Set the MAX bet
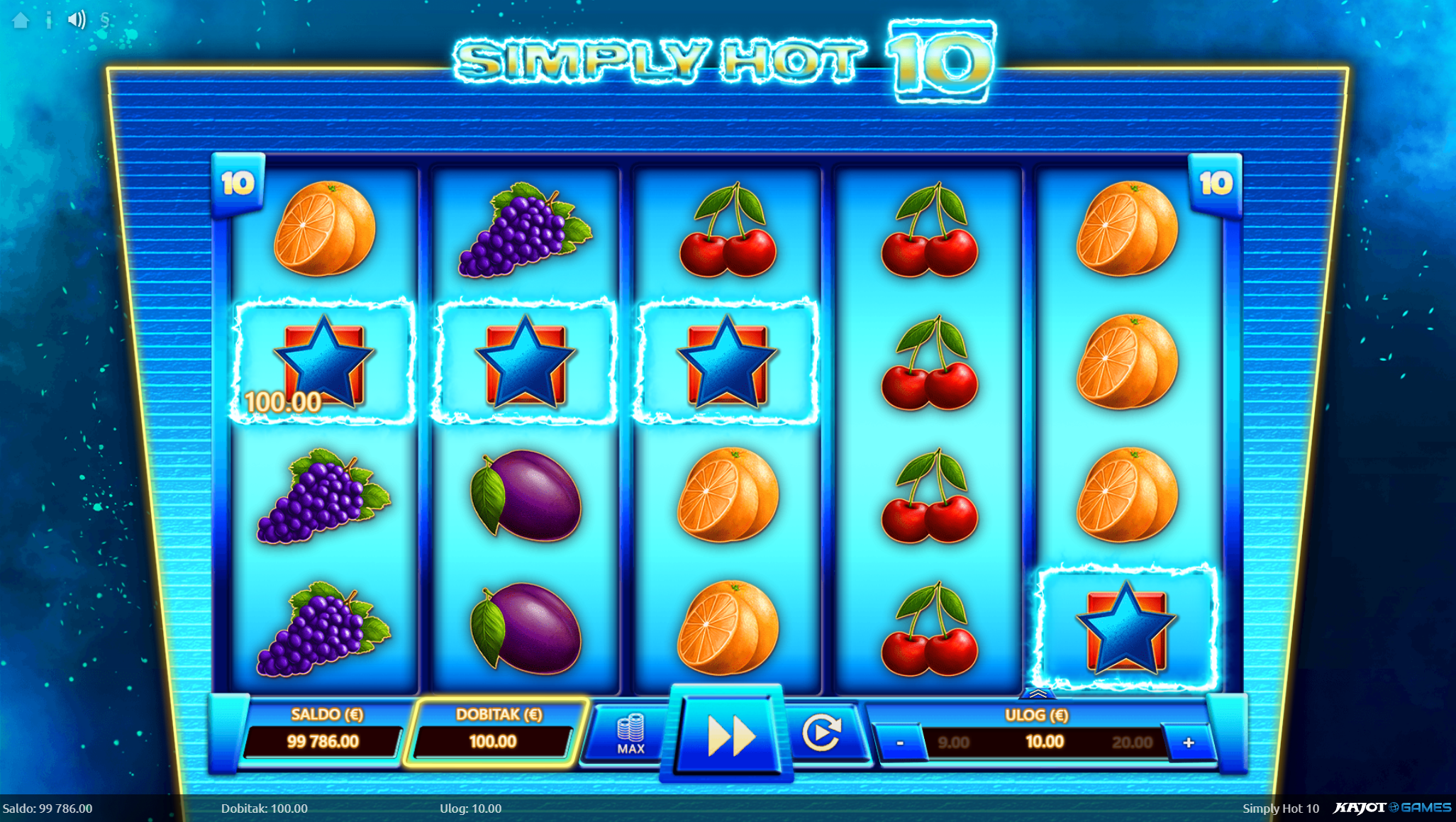 pos(630,735)
